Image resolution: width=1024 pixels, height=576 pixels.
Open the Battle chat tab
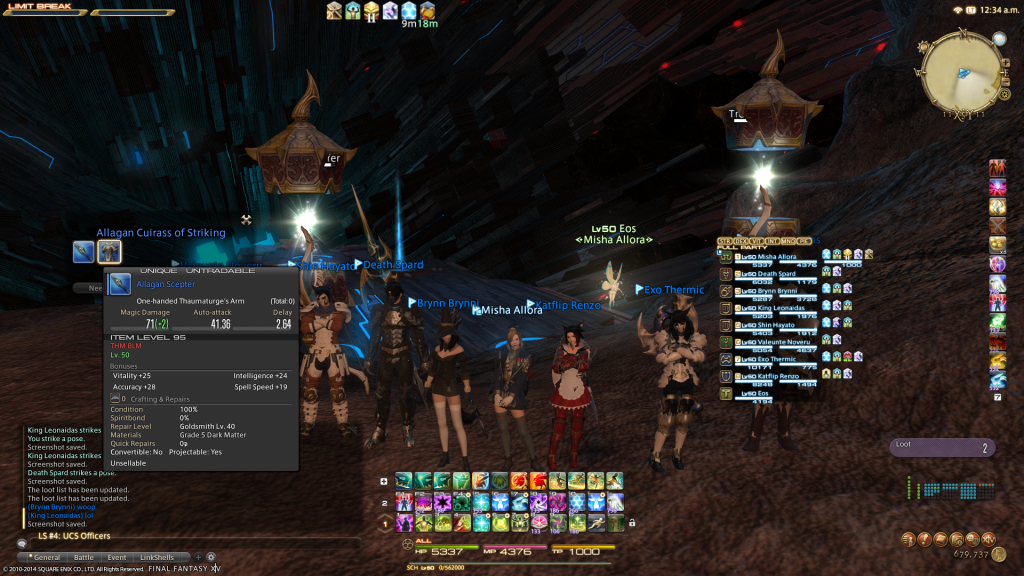(84, 557)
